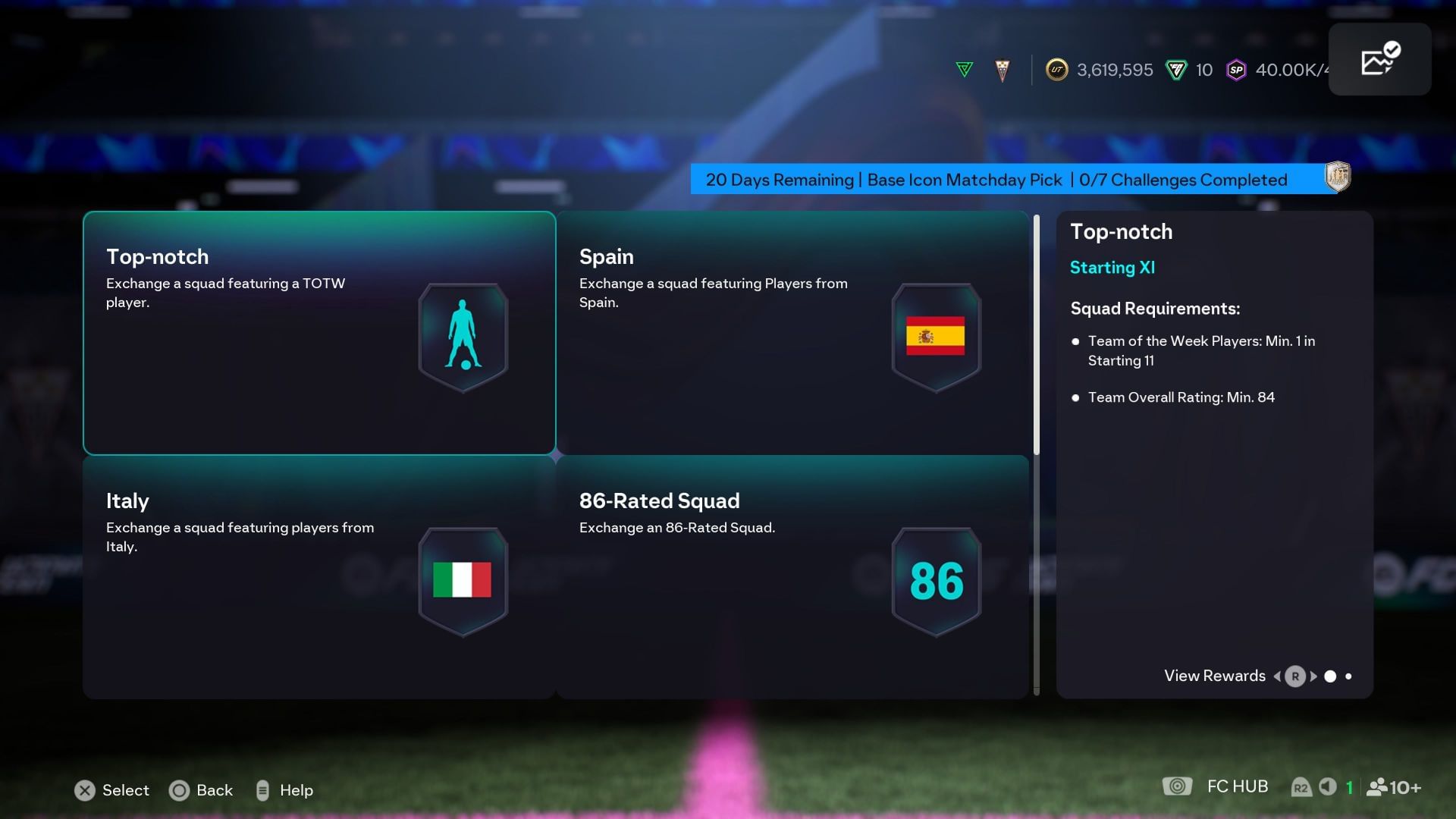Click the right arrow beside View Rewards
Screen dimensions: 1456x819
click(x=1313, y=676)
